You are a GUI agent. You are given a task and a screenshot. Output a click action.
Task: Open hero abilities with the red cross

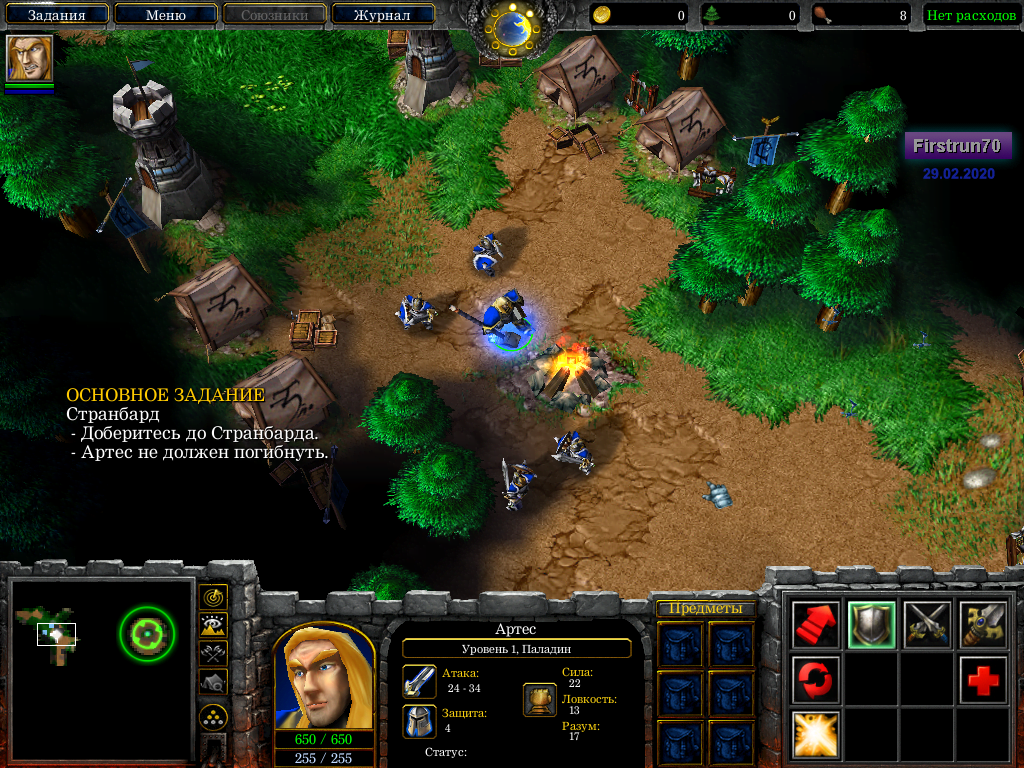[983, 680]
